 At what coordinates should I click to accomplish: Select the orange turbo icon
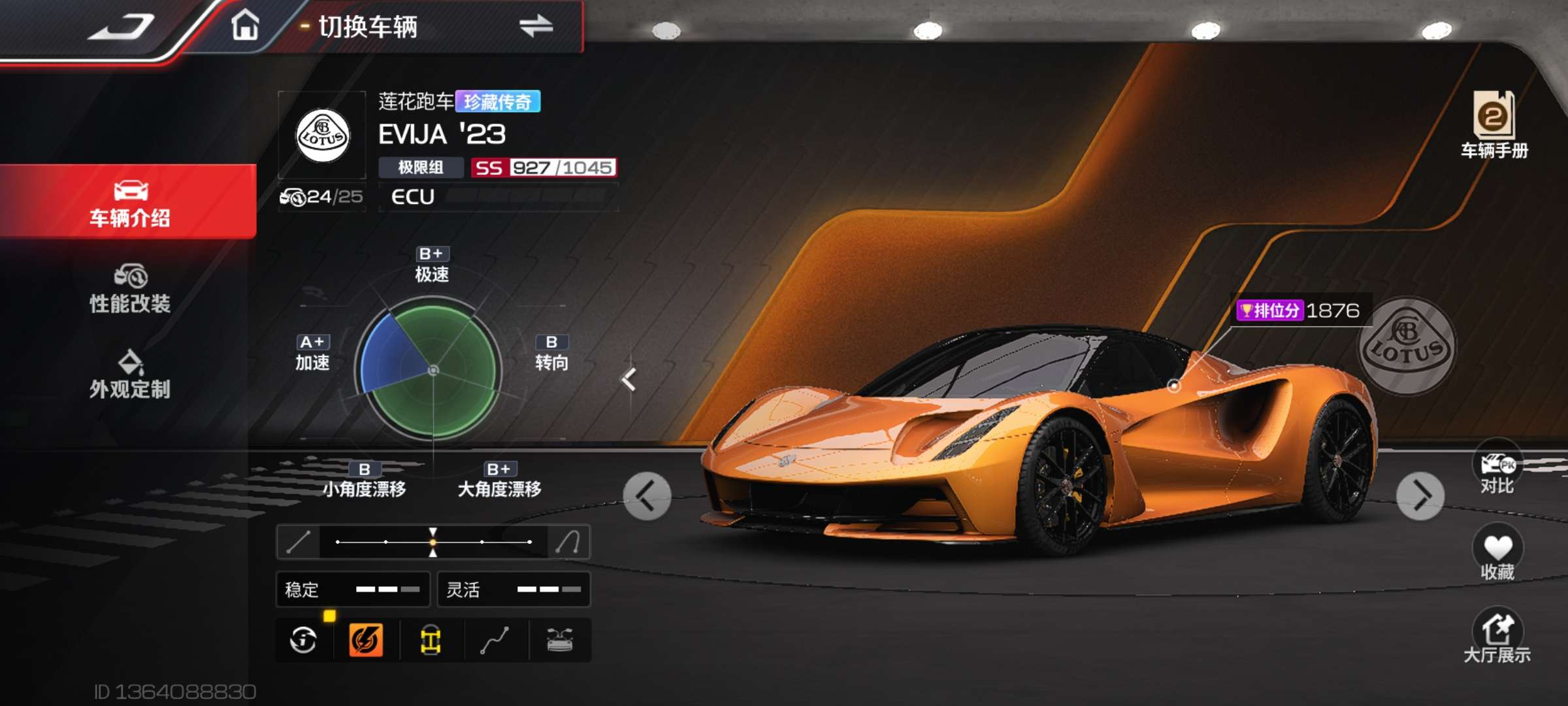coord(366,640)
